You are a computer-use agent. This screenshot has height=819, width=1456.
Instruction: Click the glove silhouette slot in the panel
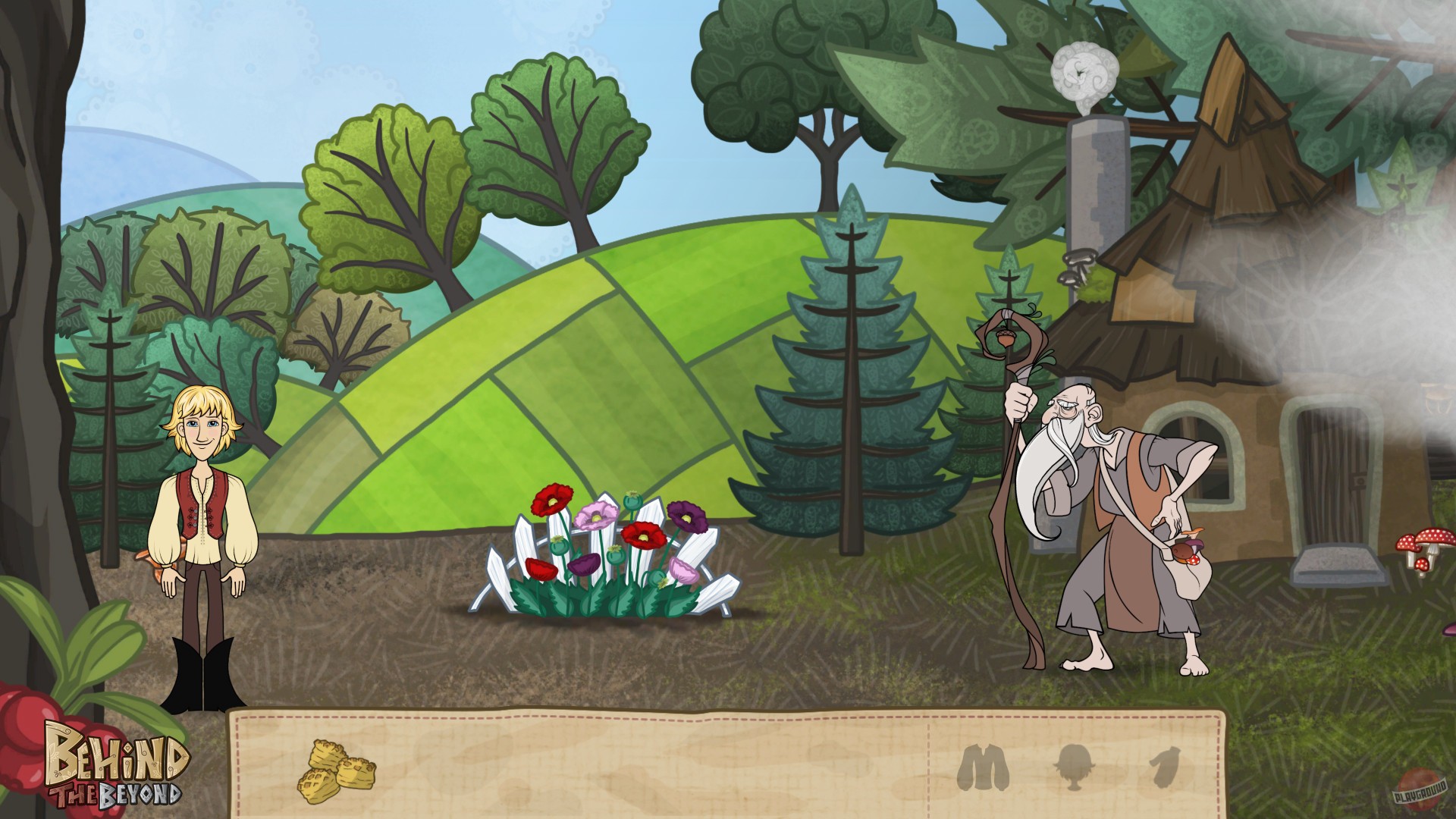pos(1166,766)
